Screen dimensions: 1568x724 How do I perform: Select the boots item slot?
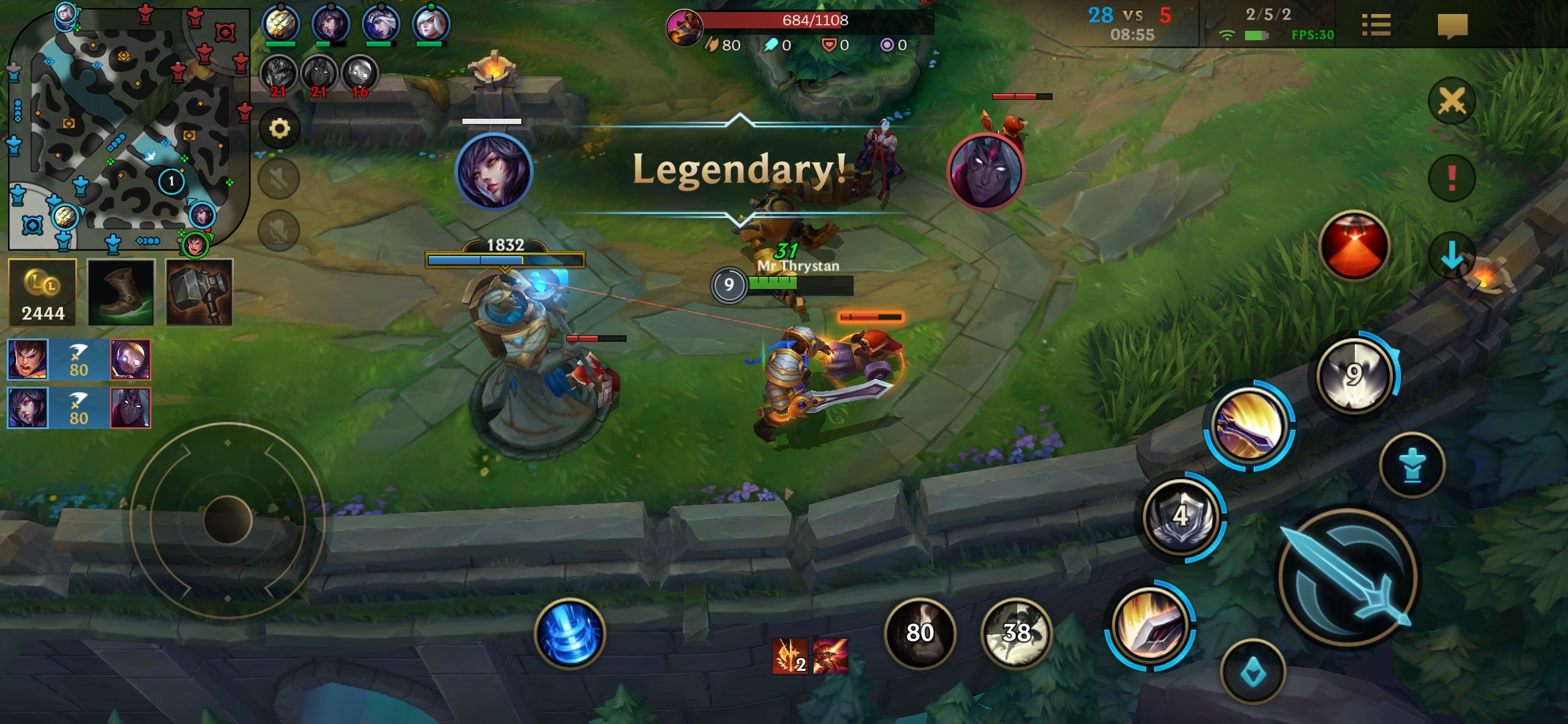coord(121,293)
